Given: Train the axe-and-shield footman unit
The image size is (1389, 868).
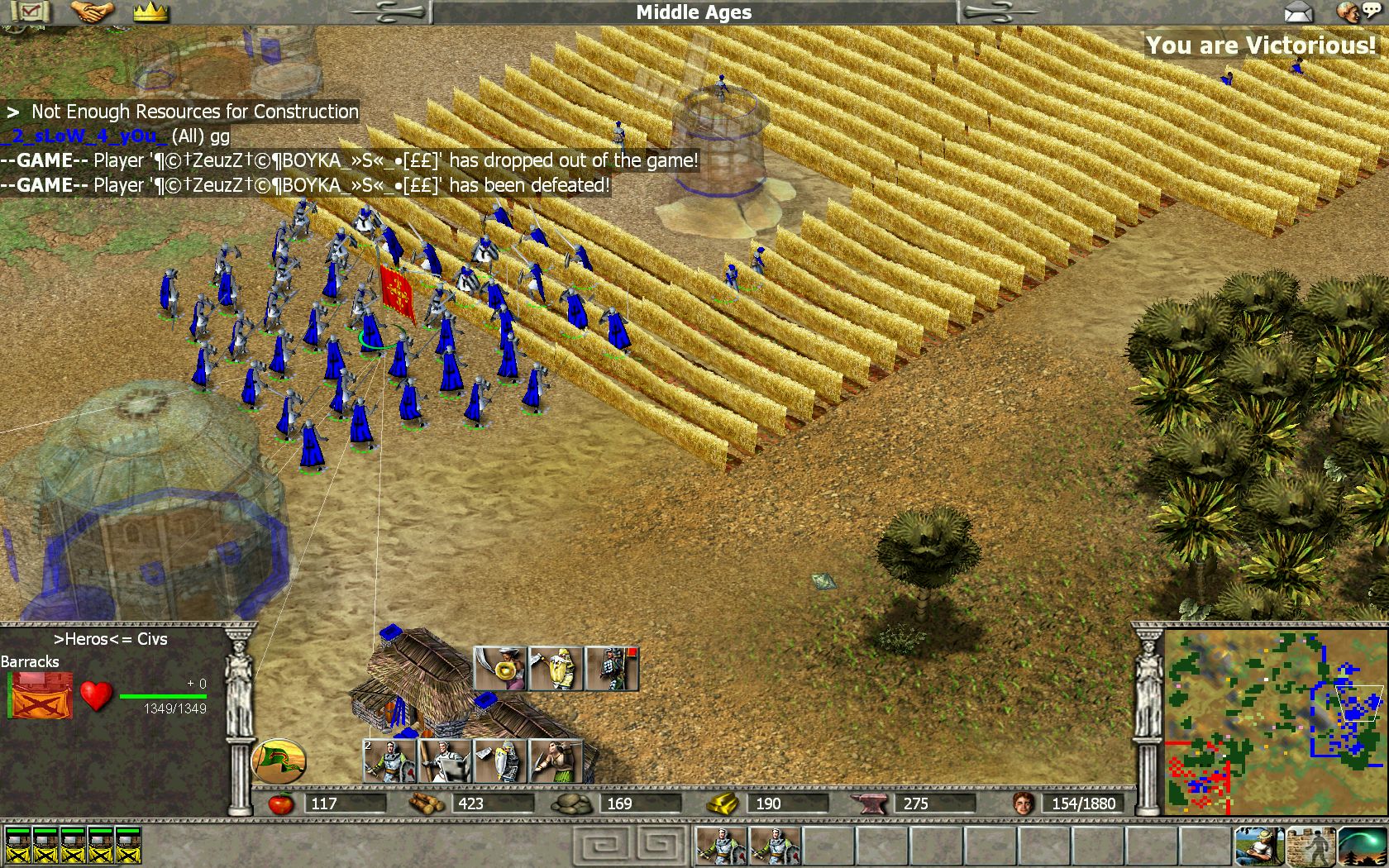Looking at the screenshot, I should tap(500, 761).
